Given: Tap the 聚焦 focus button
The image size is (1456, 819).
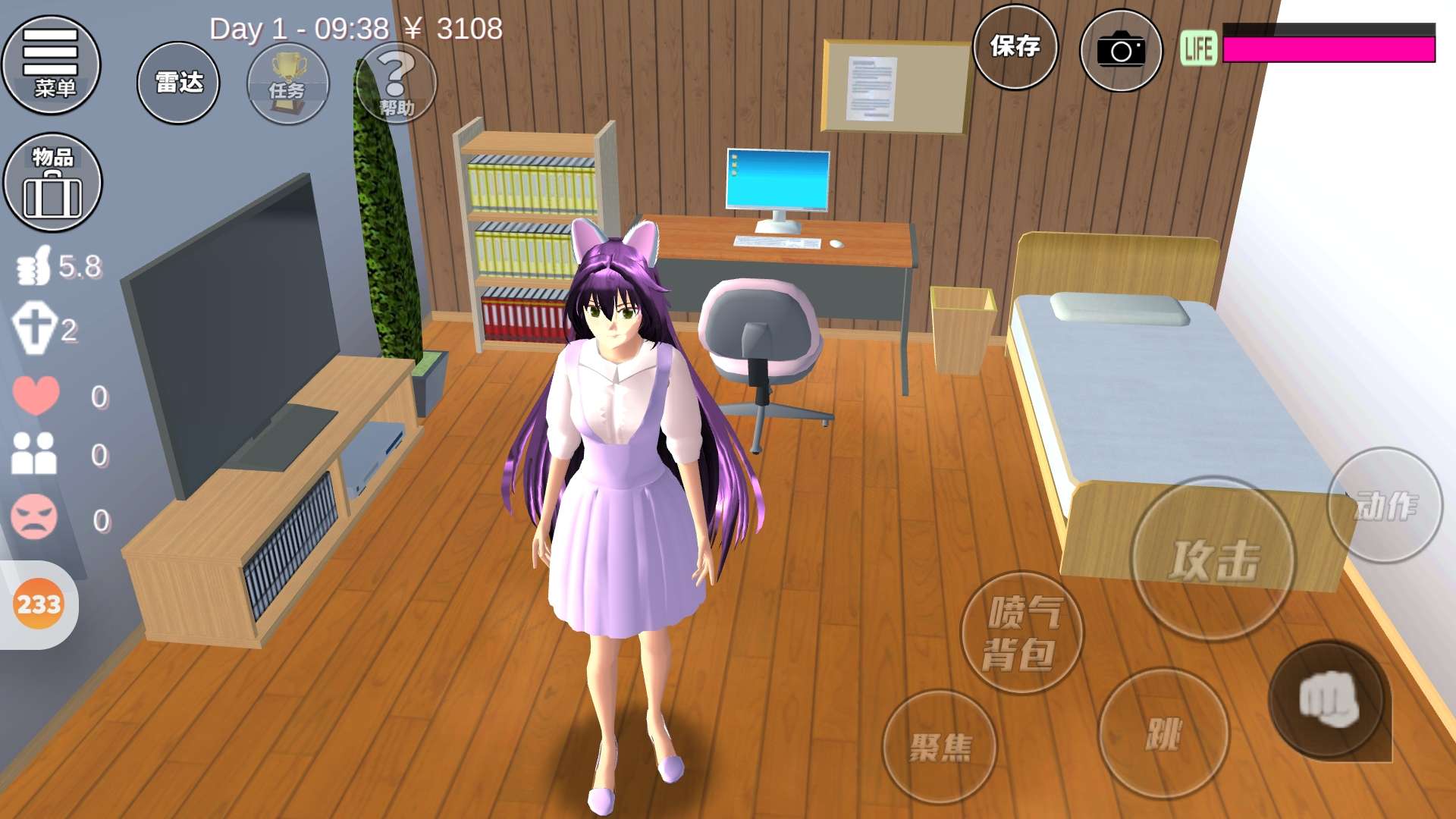Looking at the screenshot, I should pos(940,746).
